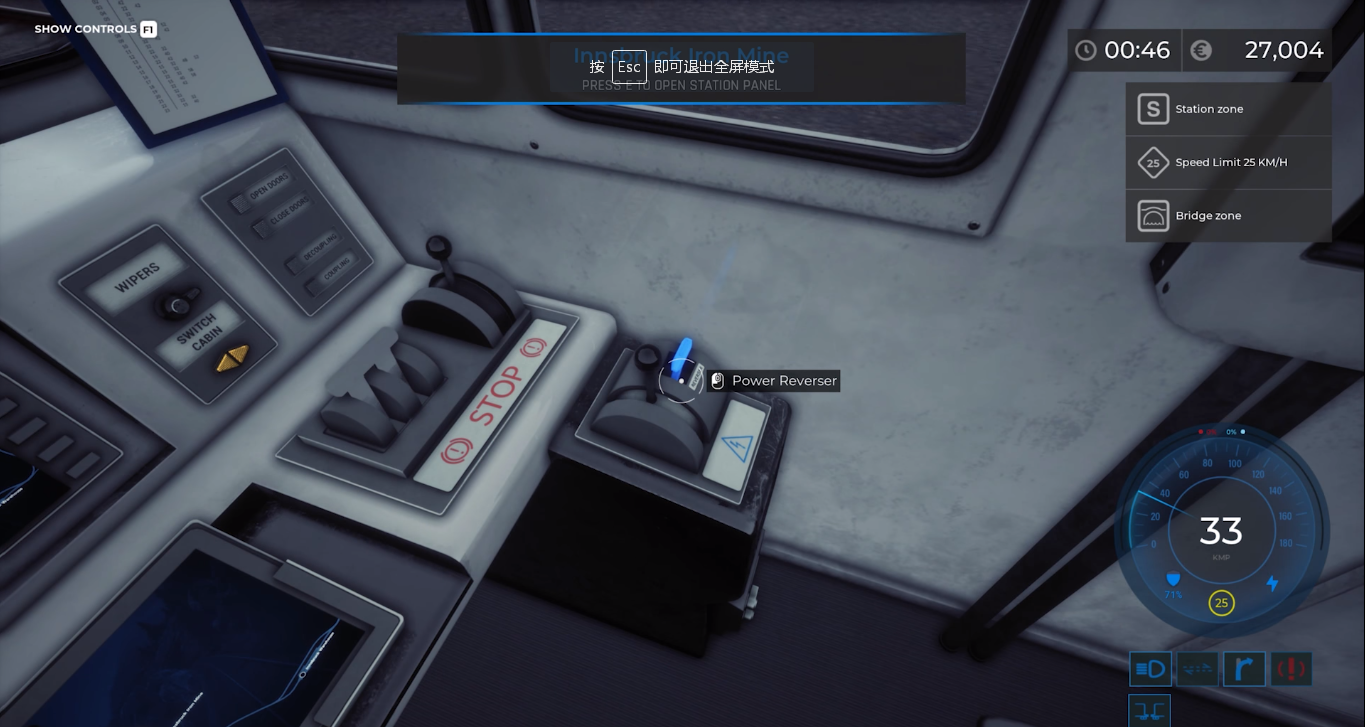The width and height of the screenshot is (1365, 727).
Task: Click the lightning bolt power icon
Action: coord(1272,583)
